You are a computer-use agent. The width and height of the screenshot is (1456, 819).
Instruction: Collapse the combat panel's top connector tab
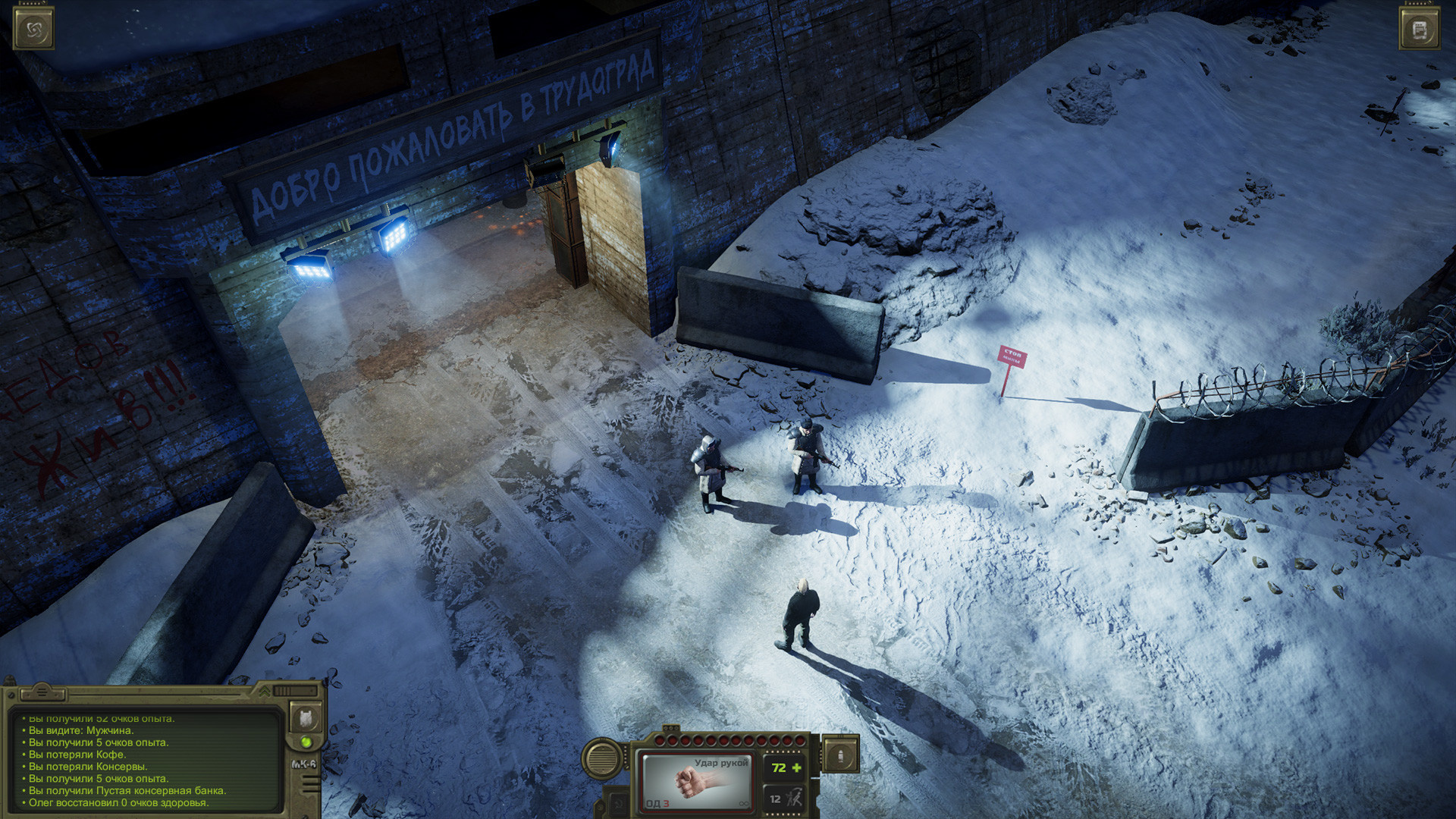pyautogui.click(x=671, y=726)
